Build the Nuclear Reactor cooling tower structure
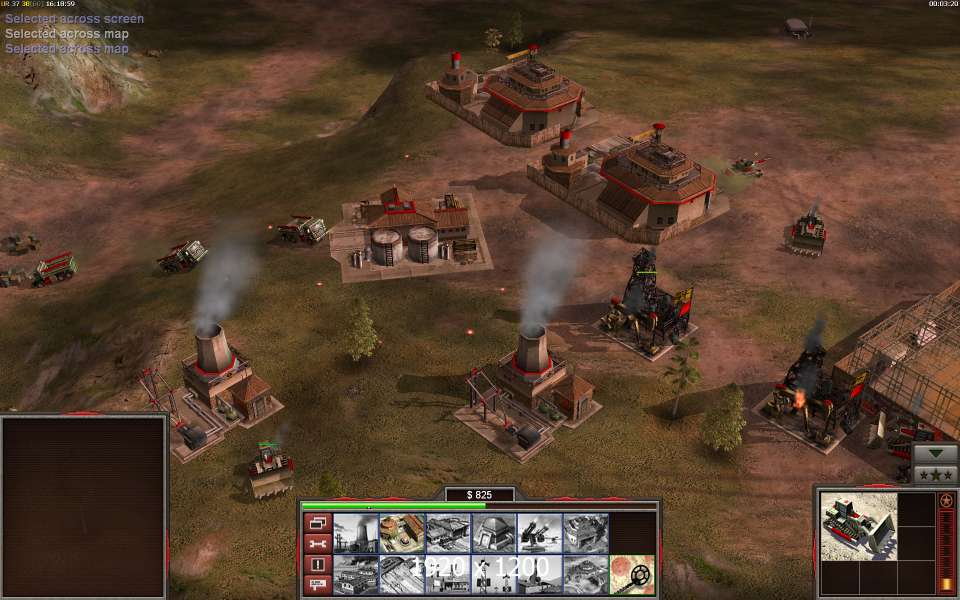This screenshot has height=600, width=960. [355, 533]
